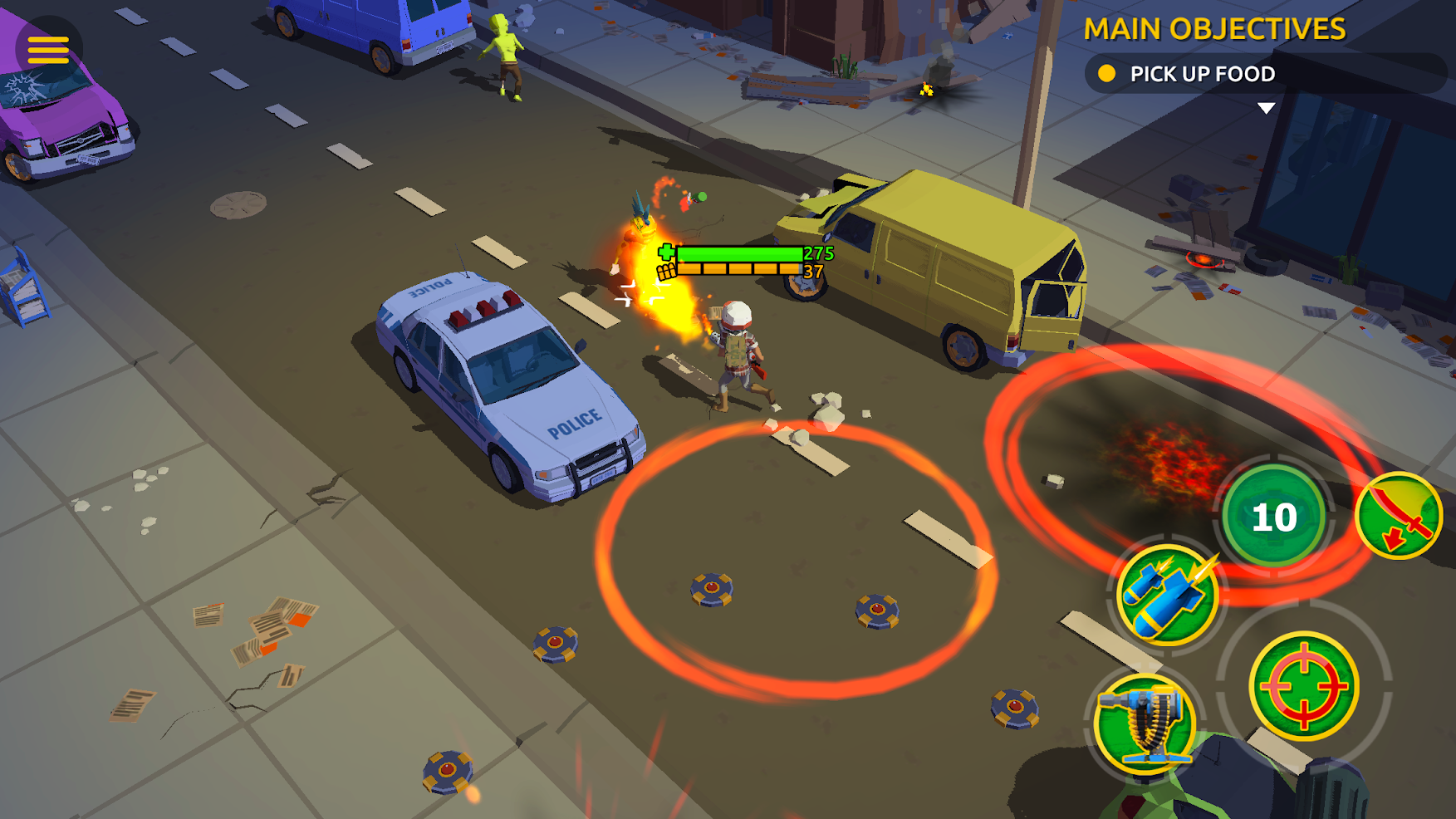Open the hamburger menu

coord(48,50)
